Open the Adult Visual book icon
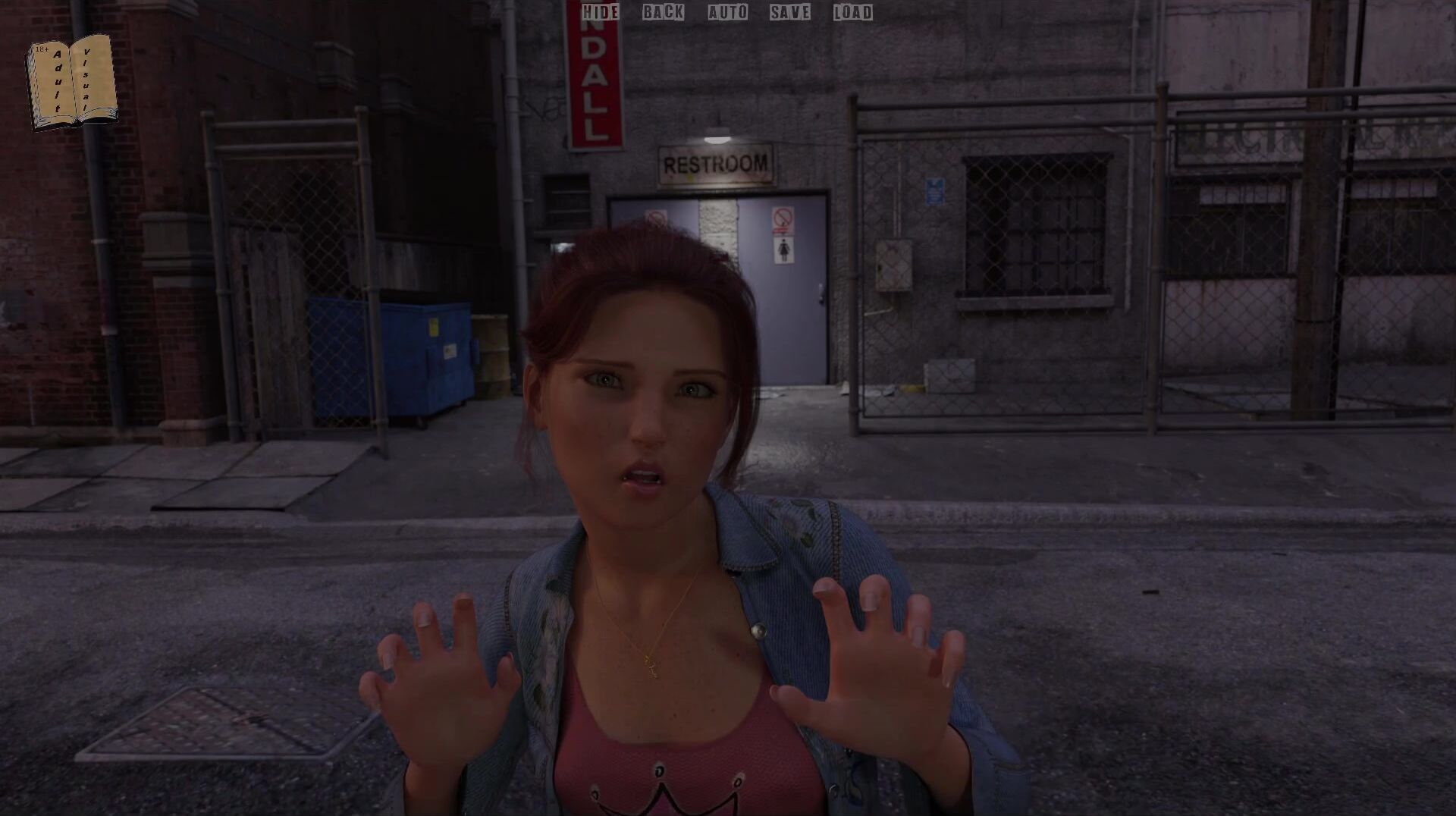The height and width of the screenshot is (816, 1456). (72, 82)
